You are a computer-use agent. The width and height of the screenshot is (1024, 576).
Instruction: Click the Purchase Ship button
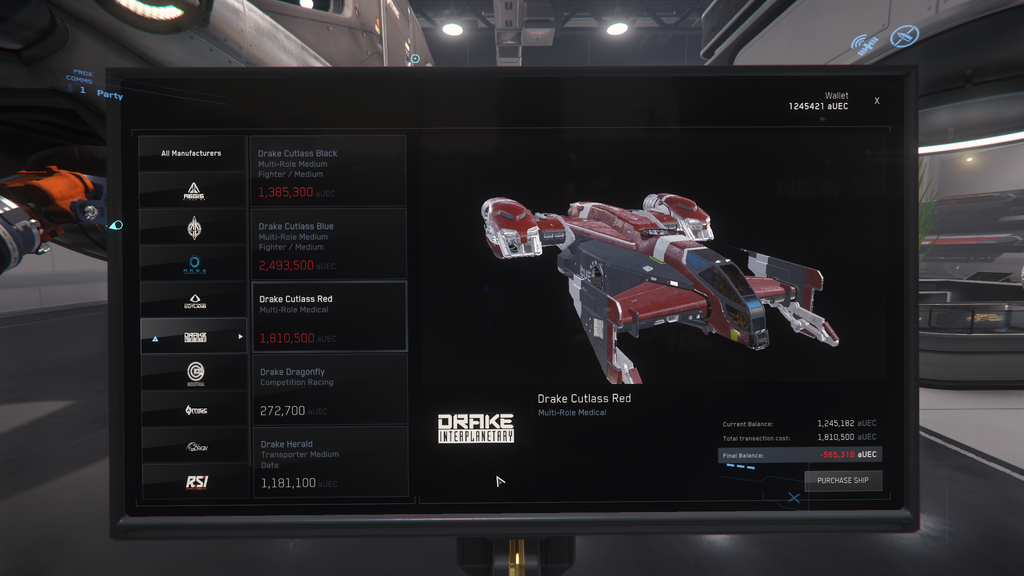843,481
